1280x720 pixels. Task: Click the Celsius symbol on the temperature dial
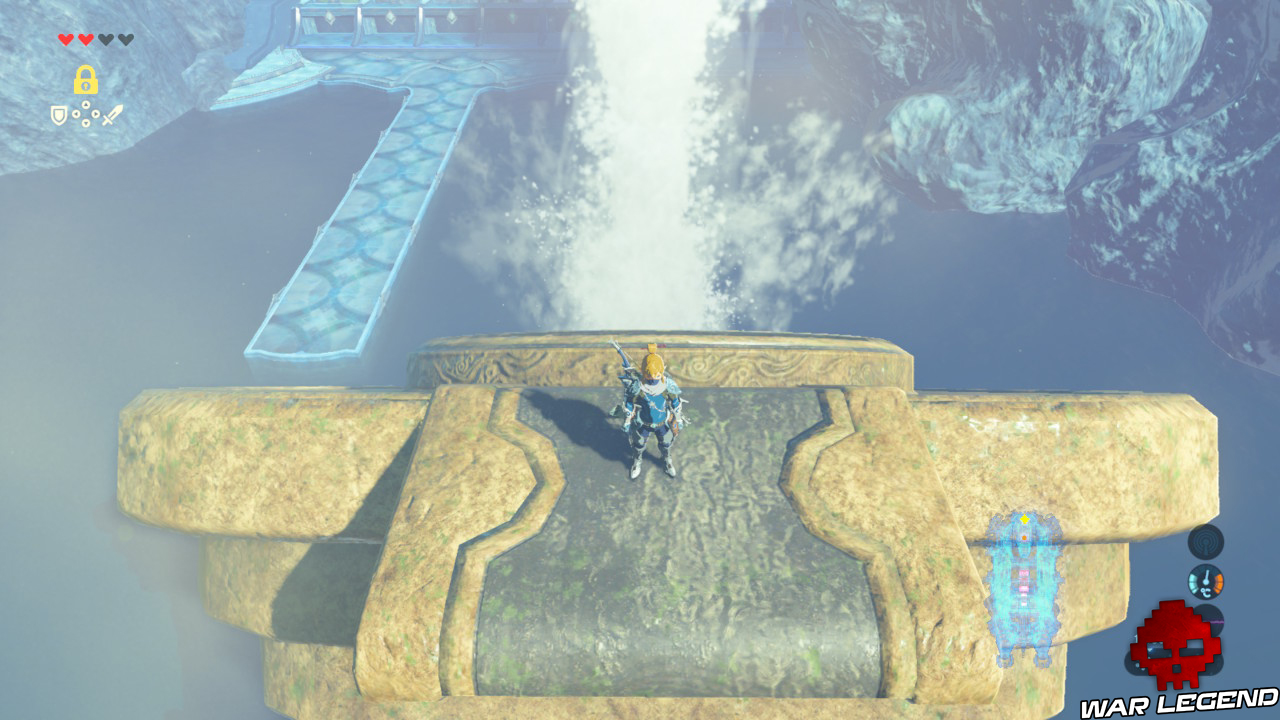pos(1205,594)
